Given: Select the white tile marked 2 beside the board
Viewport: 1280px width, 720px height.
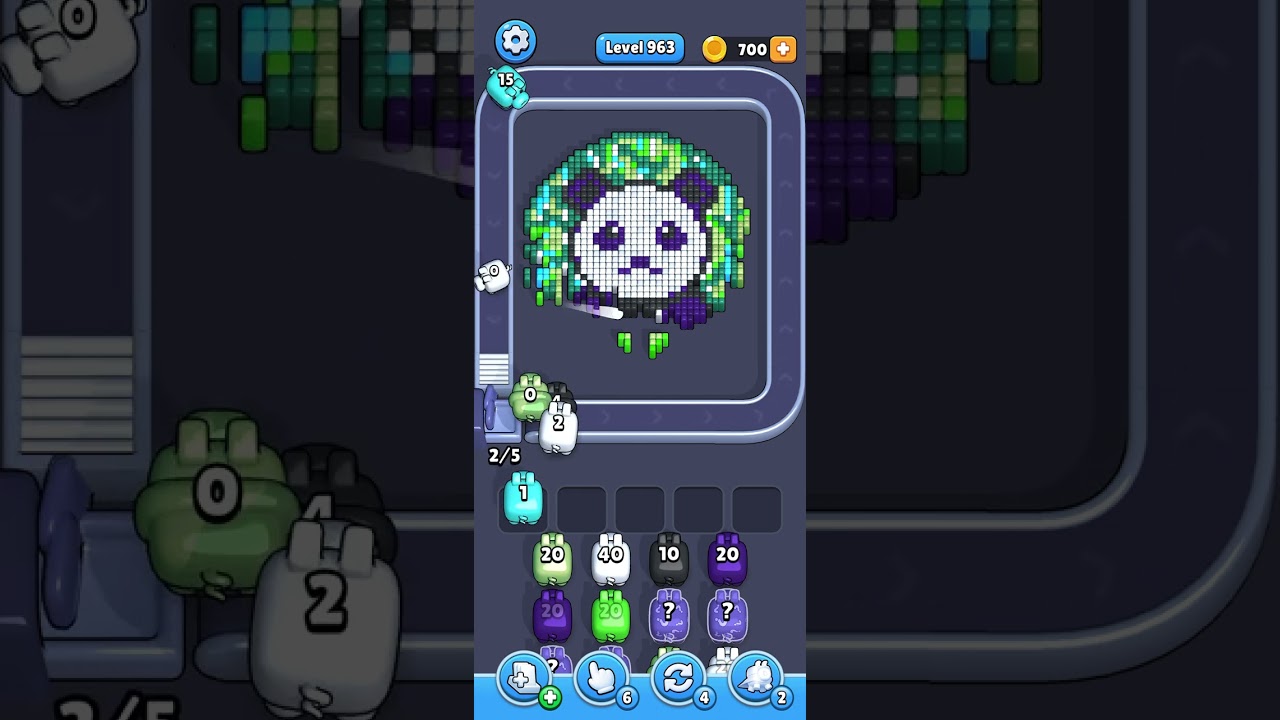Looking at the screenshot, I should (557, 424).
